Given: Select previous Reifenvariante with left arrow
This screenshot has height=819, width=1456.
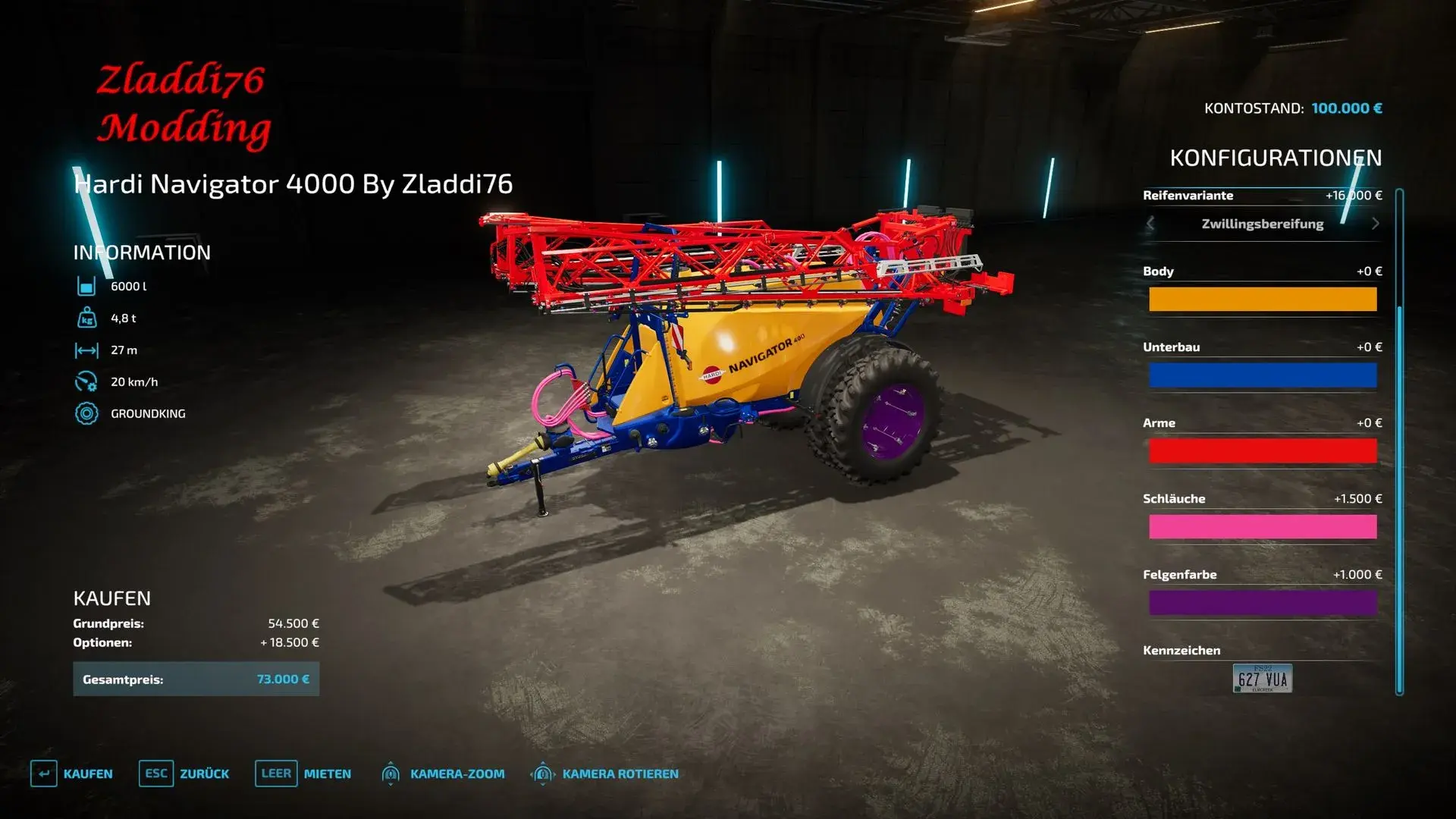Looking at the screenshot, I should pyautogui.click(x=1150, y=224).
